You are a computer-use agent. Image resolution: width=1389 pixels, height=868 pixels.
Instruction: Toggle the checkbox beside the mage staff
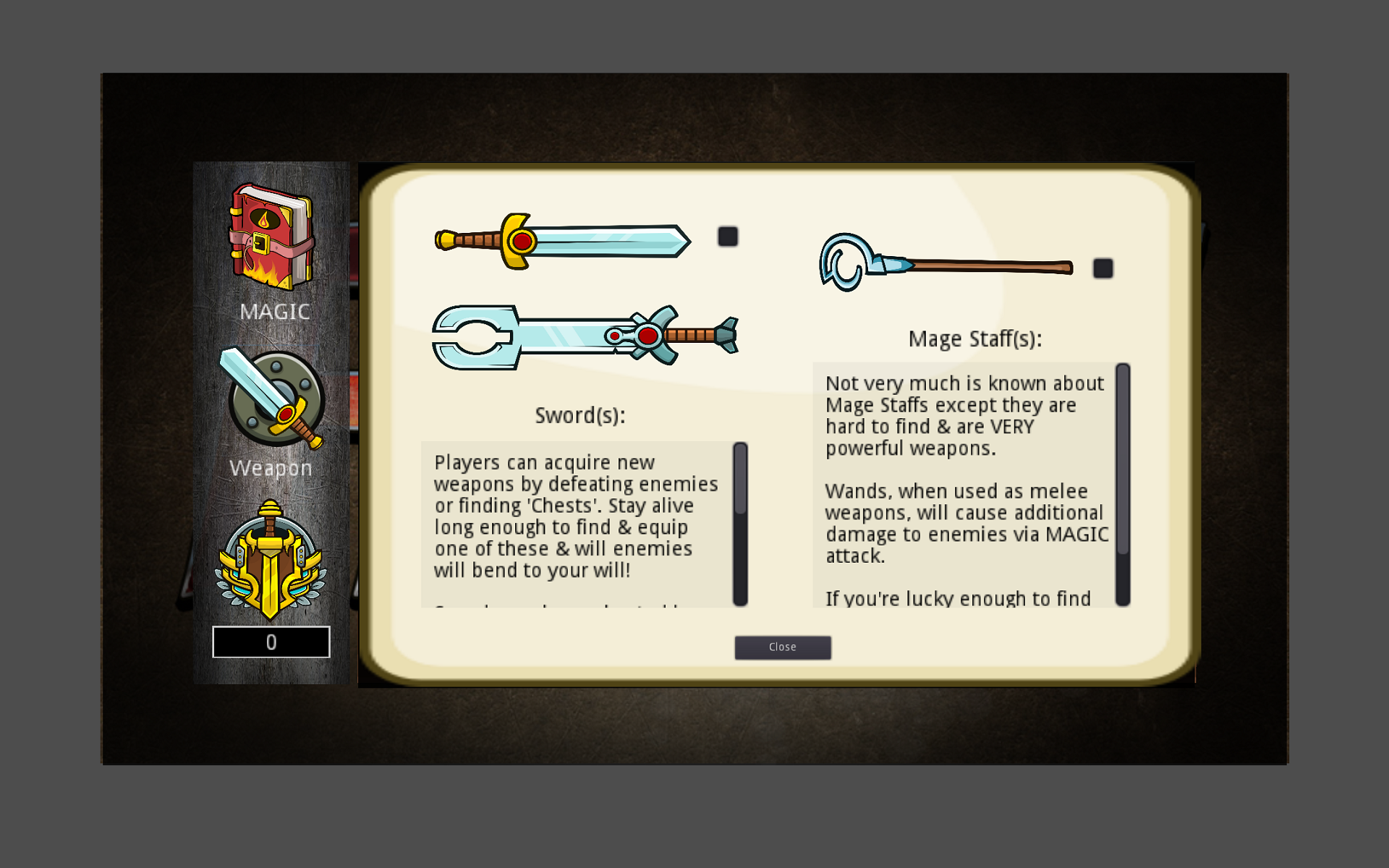(1103, 268)
